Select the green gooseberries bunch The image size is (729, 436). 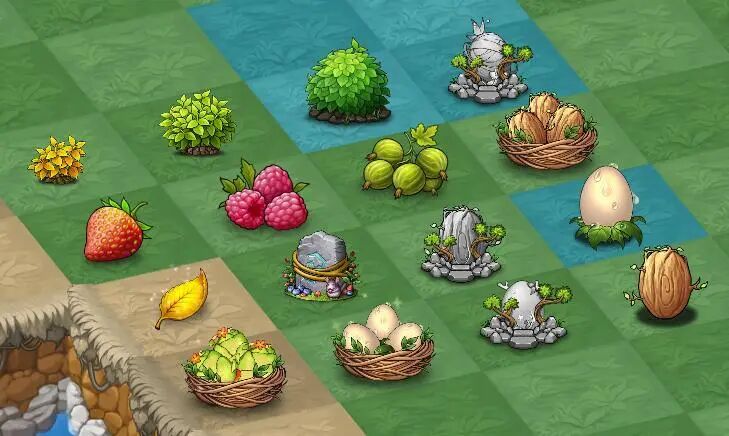click(405, 165)
